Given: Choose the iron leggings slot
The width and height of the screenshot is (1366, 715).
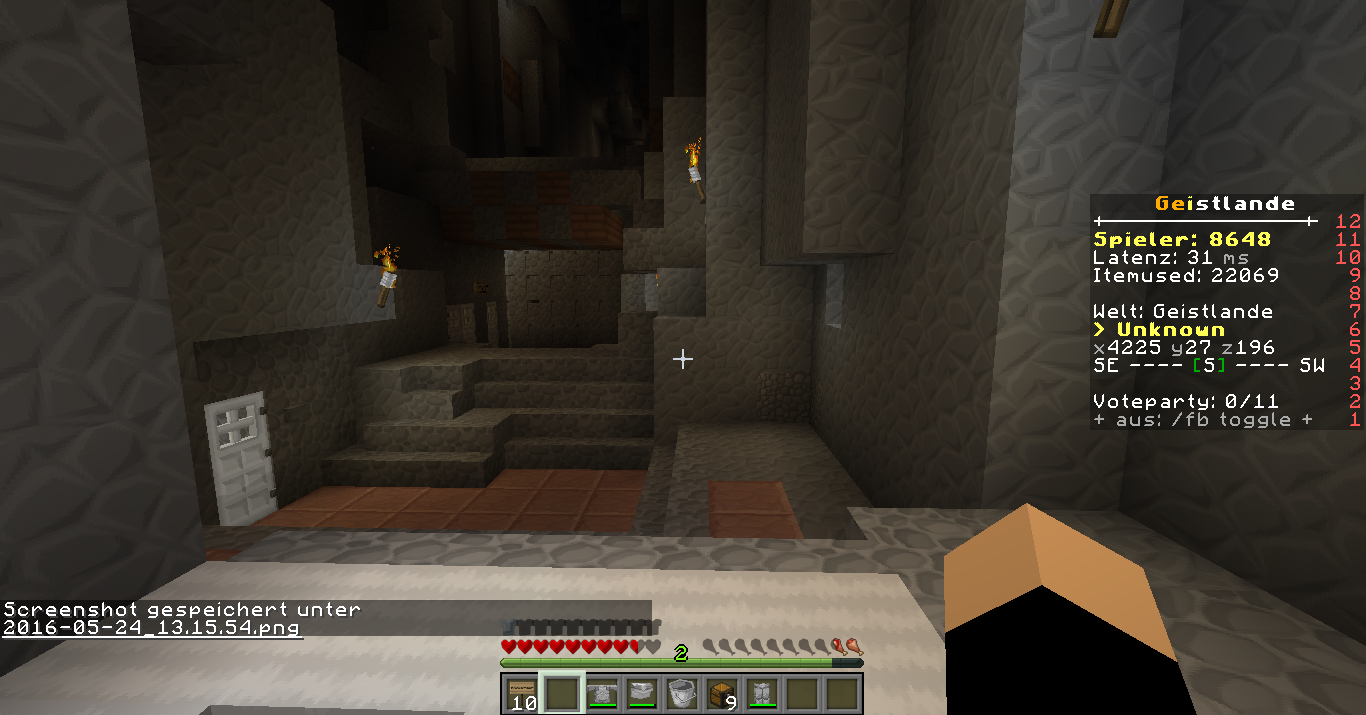Looking at the screenshot, I should point(762,693).
